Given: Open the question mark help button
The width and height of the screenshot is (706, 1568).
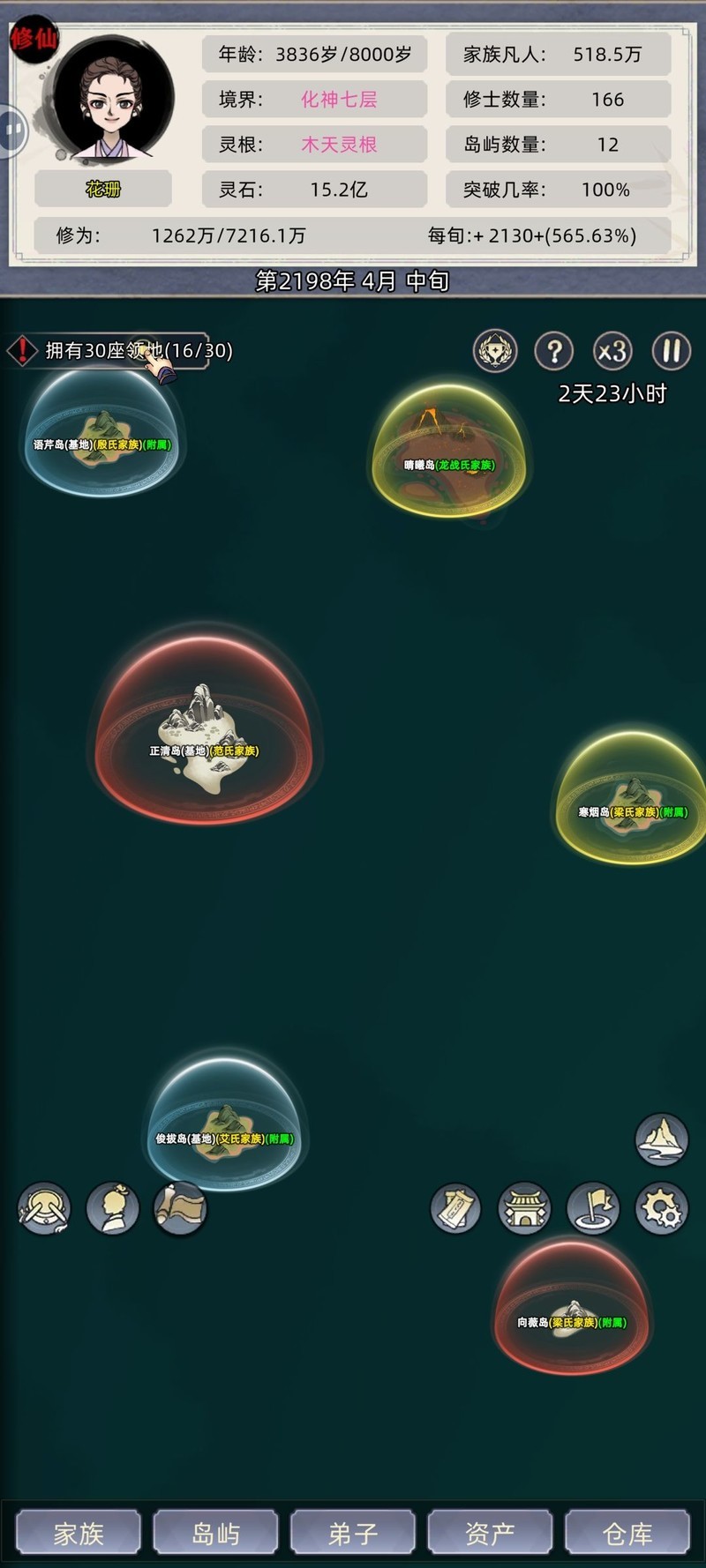Looking at the screenshot, I should (x=554, y=351).
